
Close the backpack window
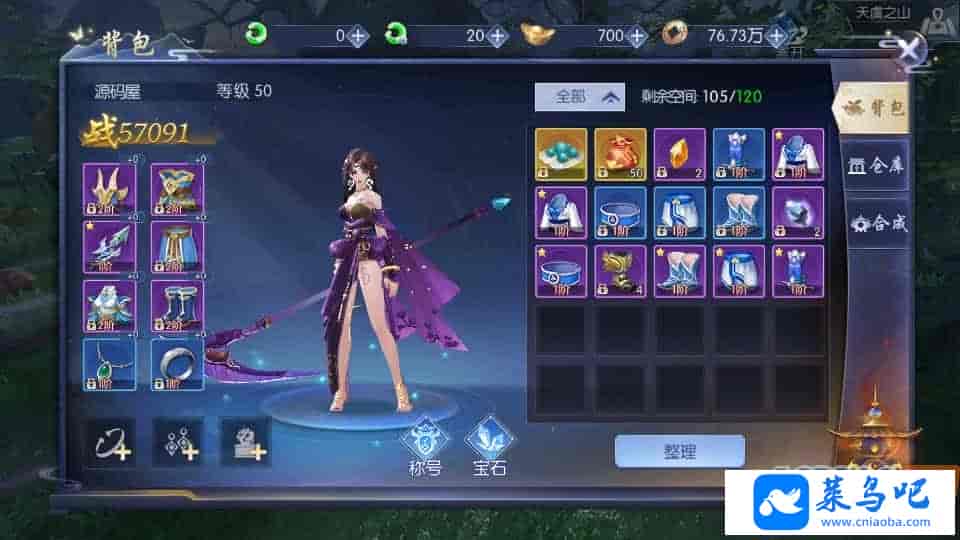[x=912, y=51]
